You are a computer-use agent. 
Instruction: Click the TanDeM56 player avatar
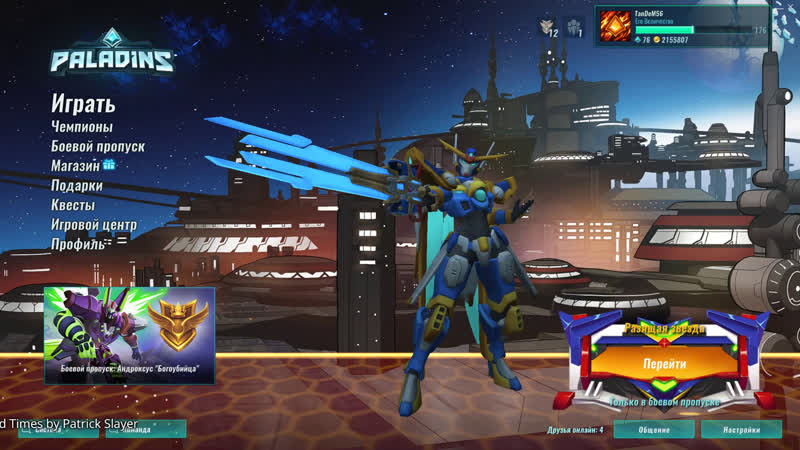click(616, 27)
